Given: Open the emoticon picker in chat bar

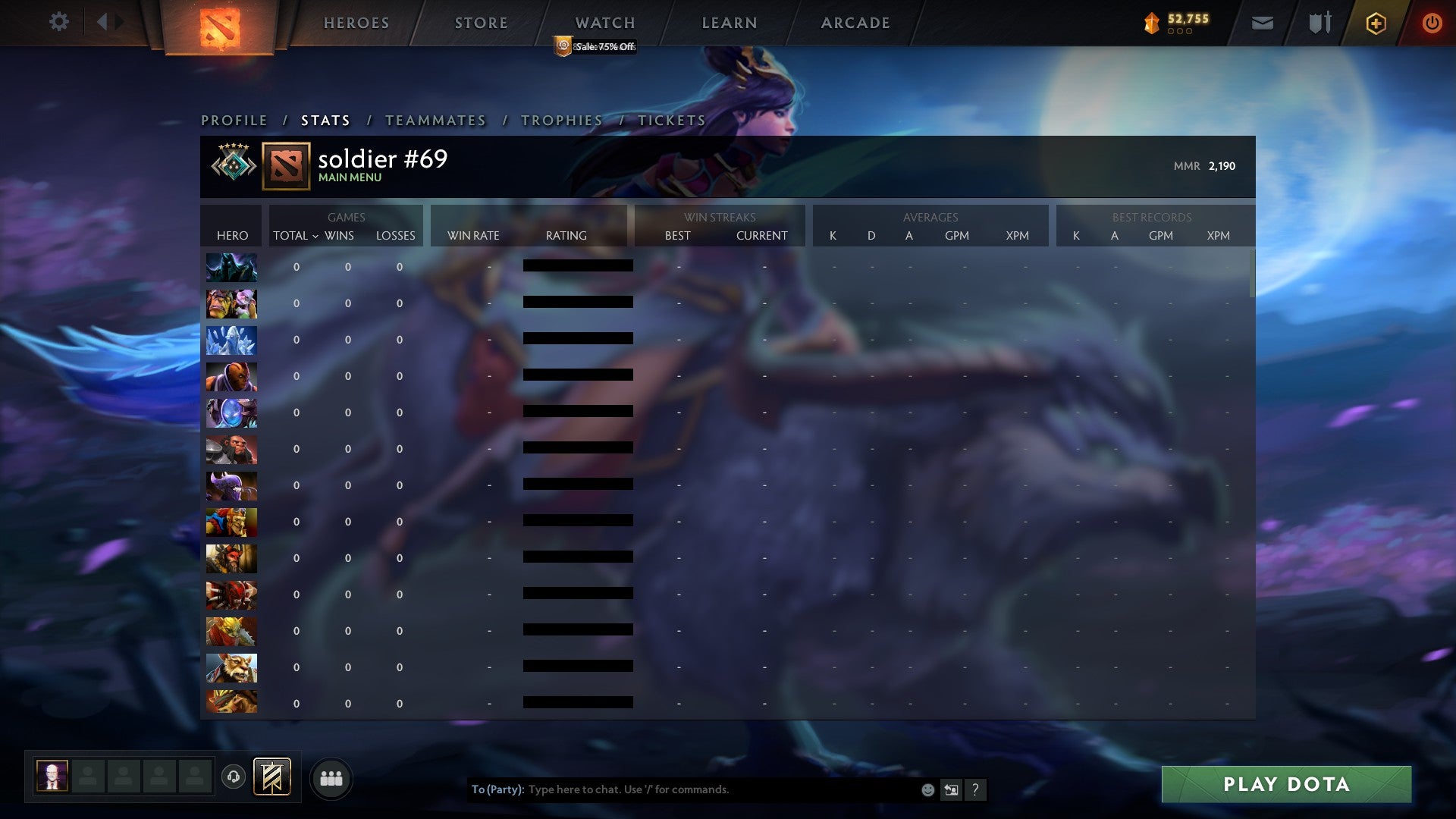Looking at the screenshot, I should [x=927, y=789].
